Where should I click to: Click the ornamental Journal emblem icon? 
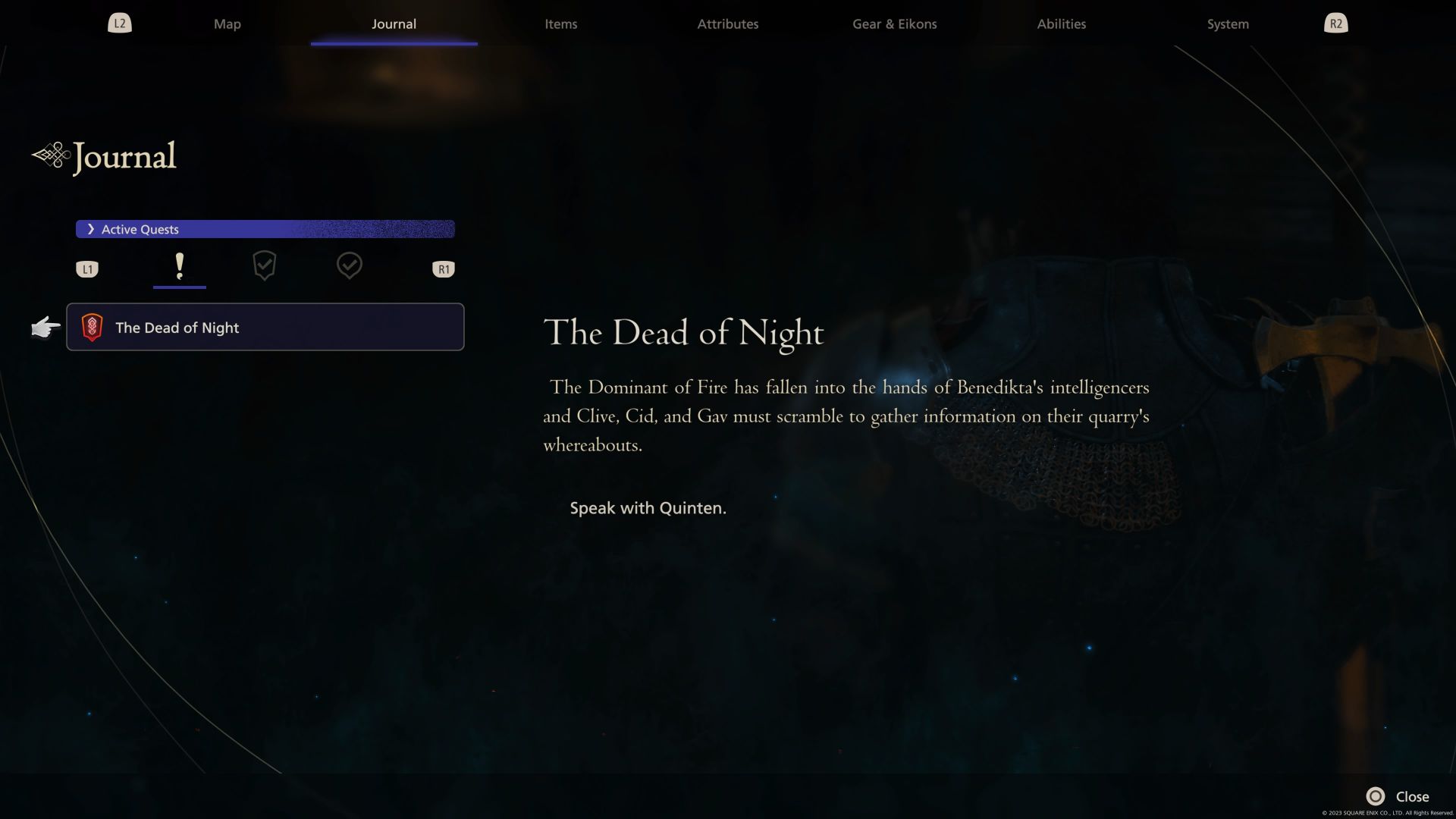[50, 154]
